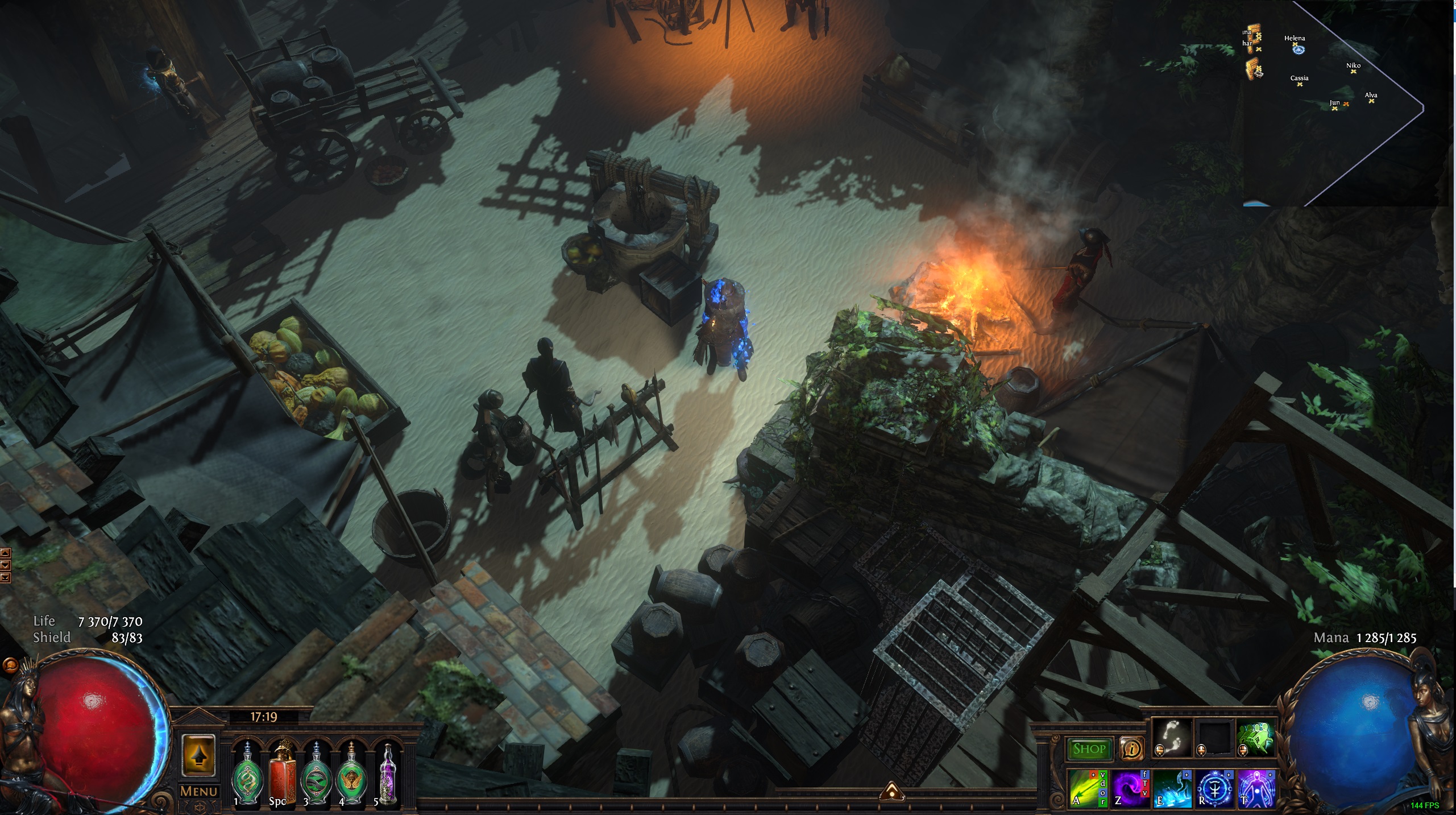Click the gold level-up arrow button
Image resolution: width=1456 pixels, height=815 pixels.
198,755
